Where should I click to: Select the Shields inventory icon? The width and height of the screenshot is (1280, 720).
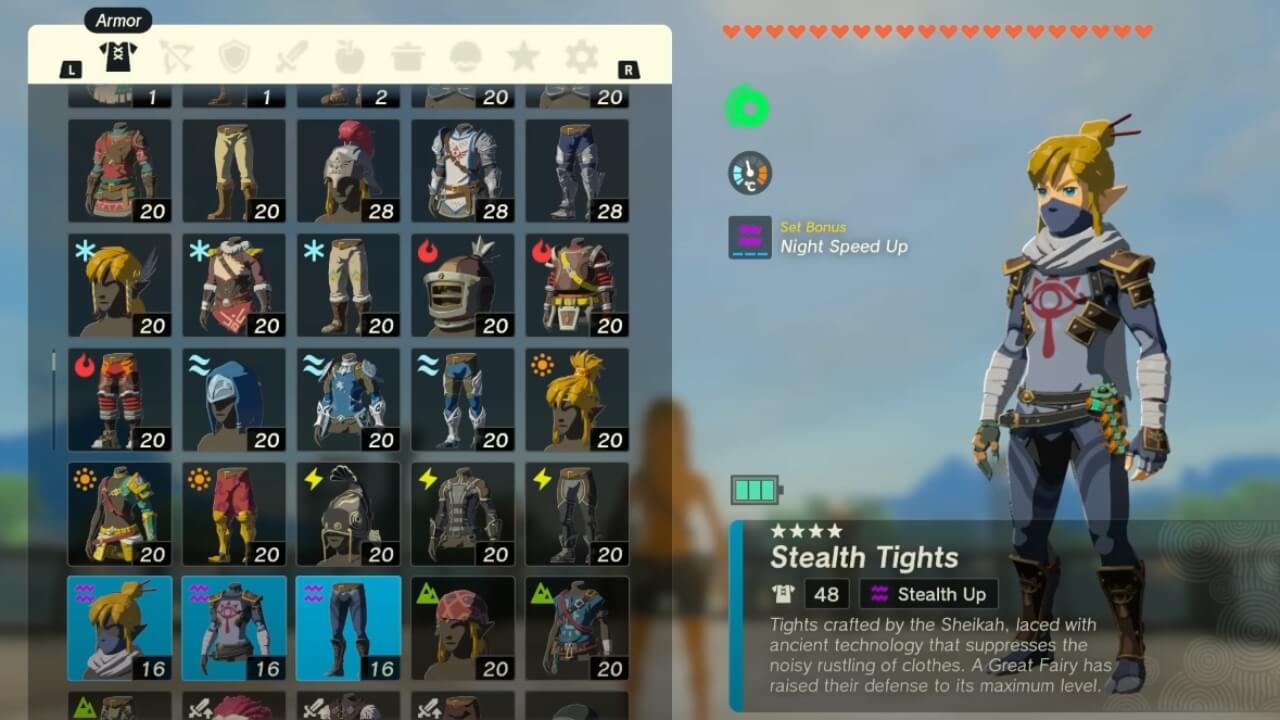click(232, 56)
